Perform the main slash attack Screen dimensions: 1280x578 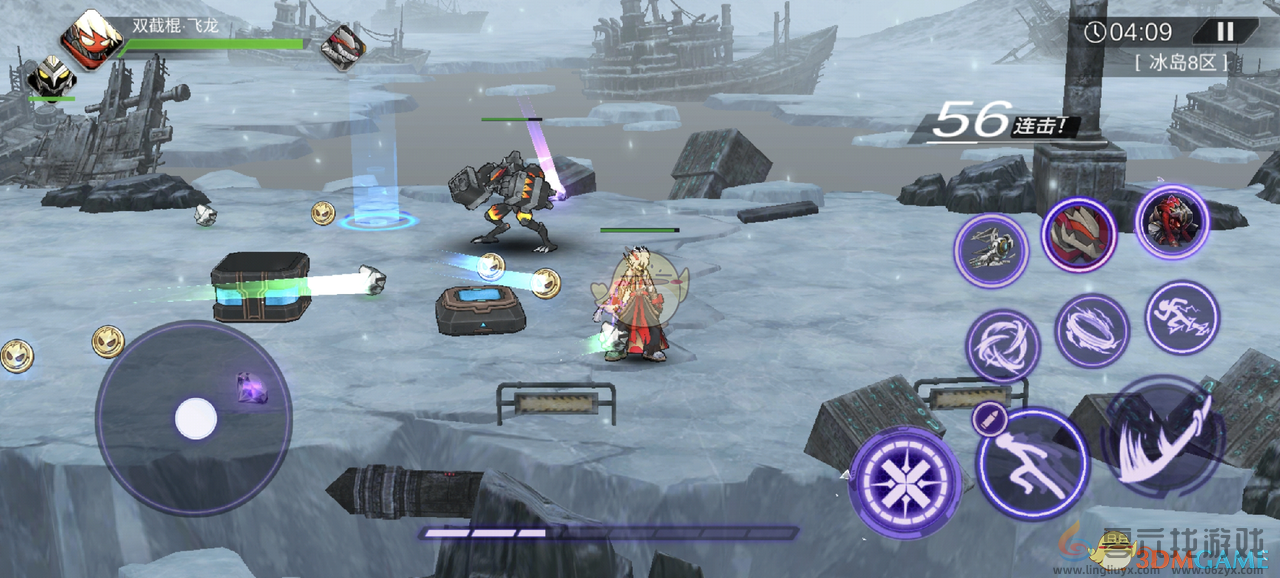1163,437
